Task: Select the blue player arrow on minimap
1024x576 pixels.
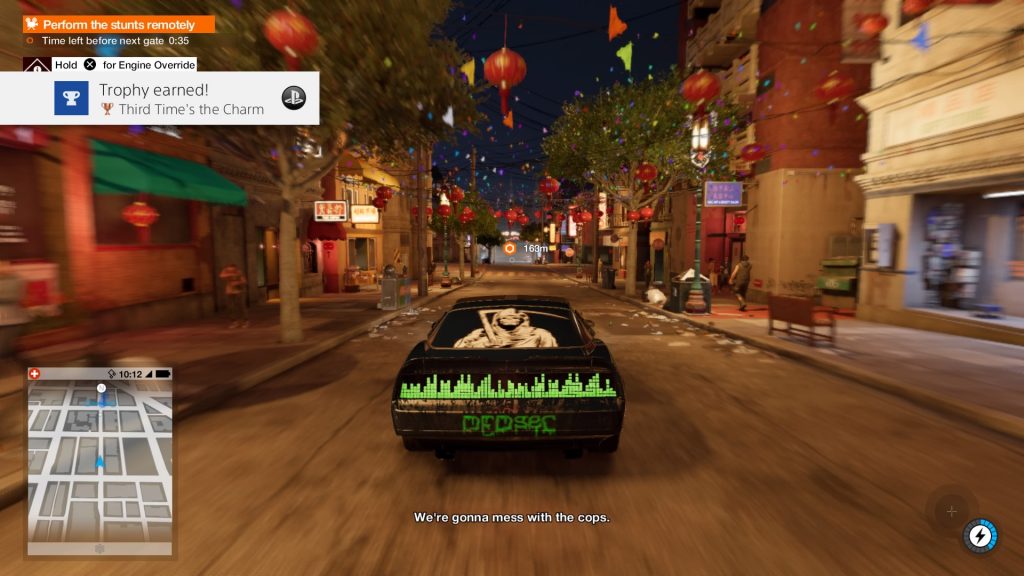Action: [99, 462]
